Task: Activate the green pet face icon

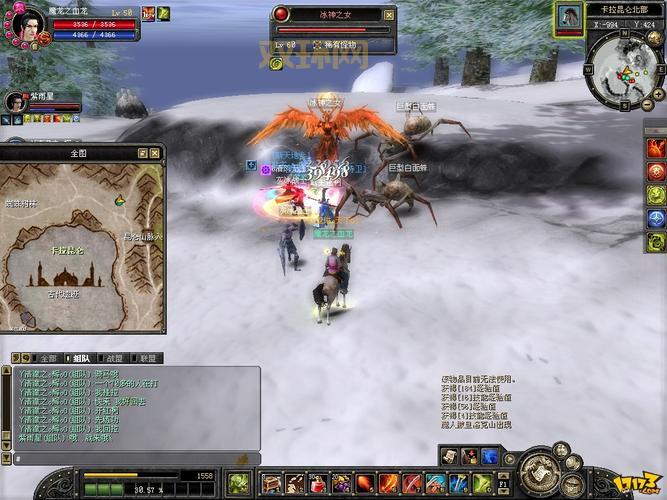Action: tap(238, 483)
